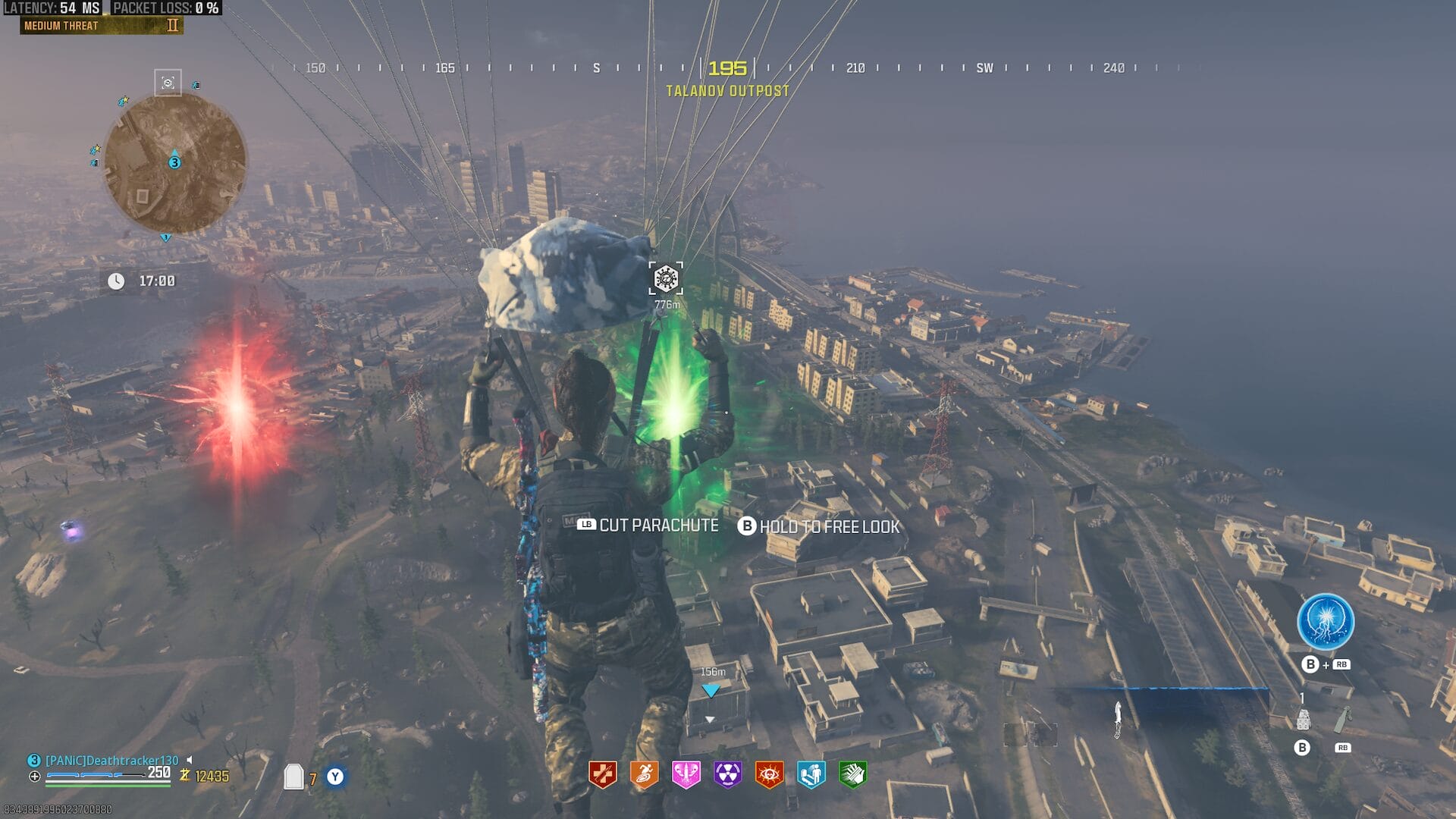Viewport: 1456px width, 819px height.
Task: Click the blue reviving figures perk icon
Action: 811,774
